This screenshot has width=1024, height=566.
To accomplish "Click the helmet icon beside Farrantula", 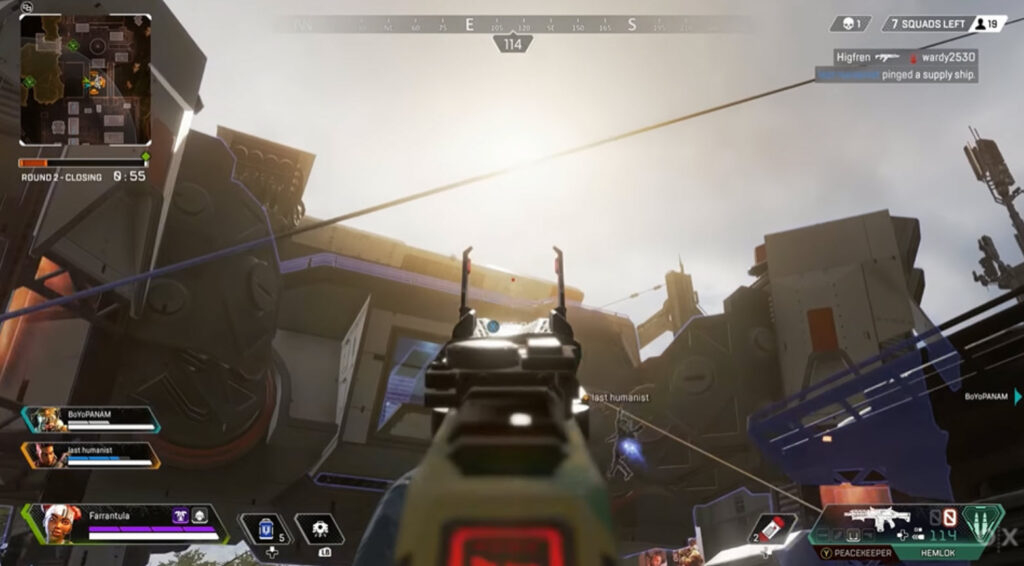I will [x=200, y=515].
